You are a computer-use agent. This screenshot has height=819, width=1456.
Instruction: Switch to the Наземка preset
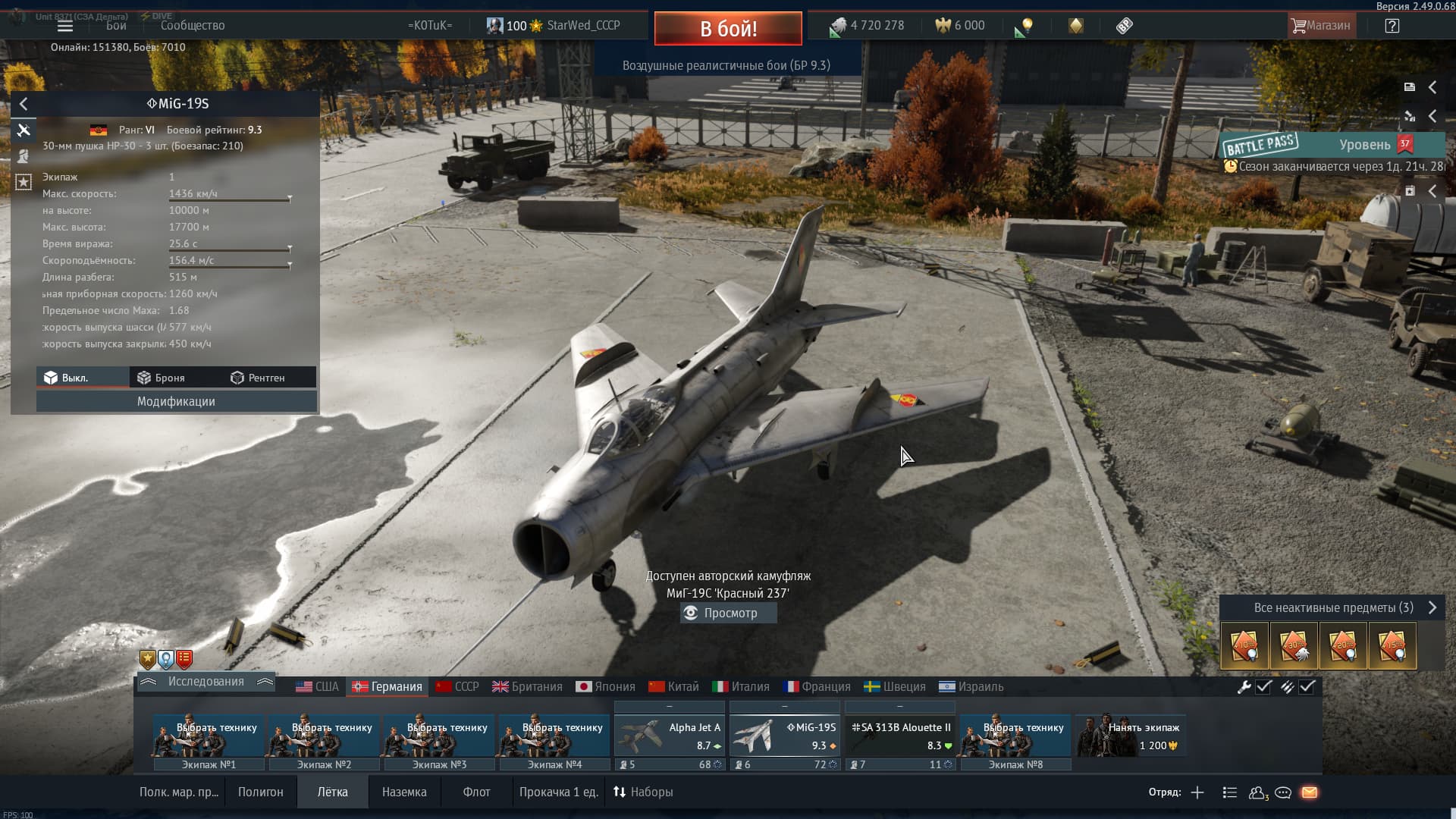tap(404, 792)
